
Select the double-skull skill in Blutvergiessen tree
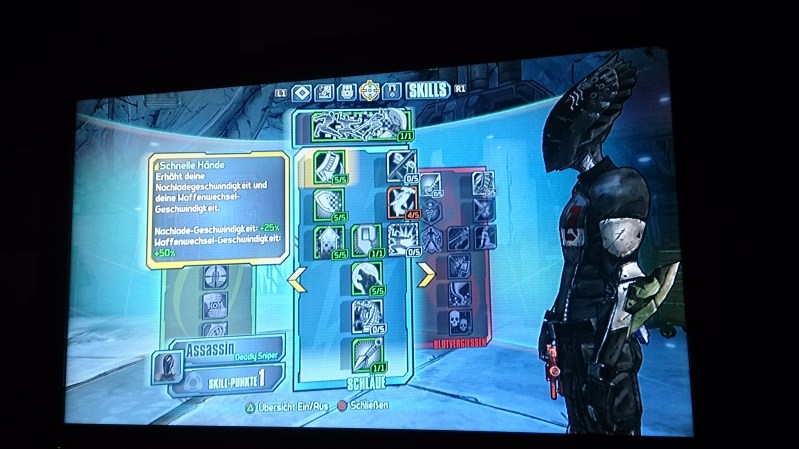coord(458,322)
